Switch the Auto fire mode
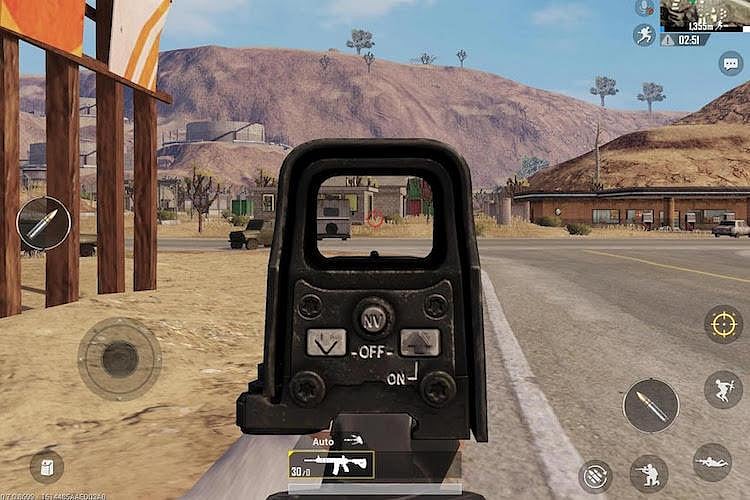 pos(338,440)
